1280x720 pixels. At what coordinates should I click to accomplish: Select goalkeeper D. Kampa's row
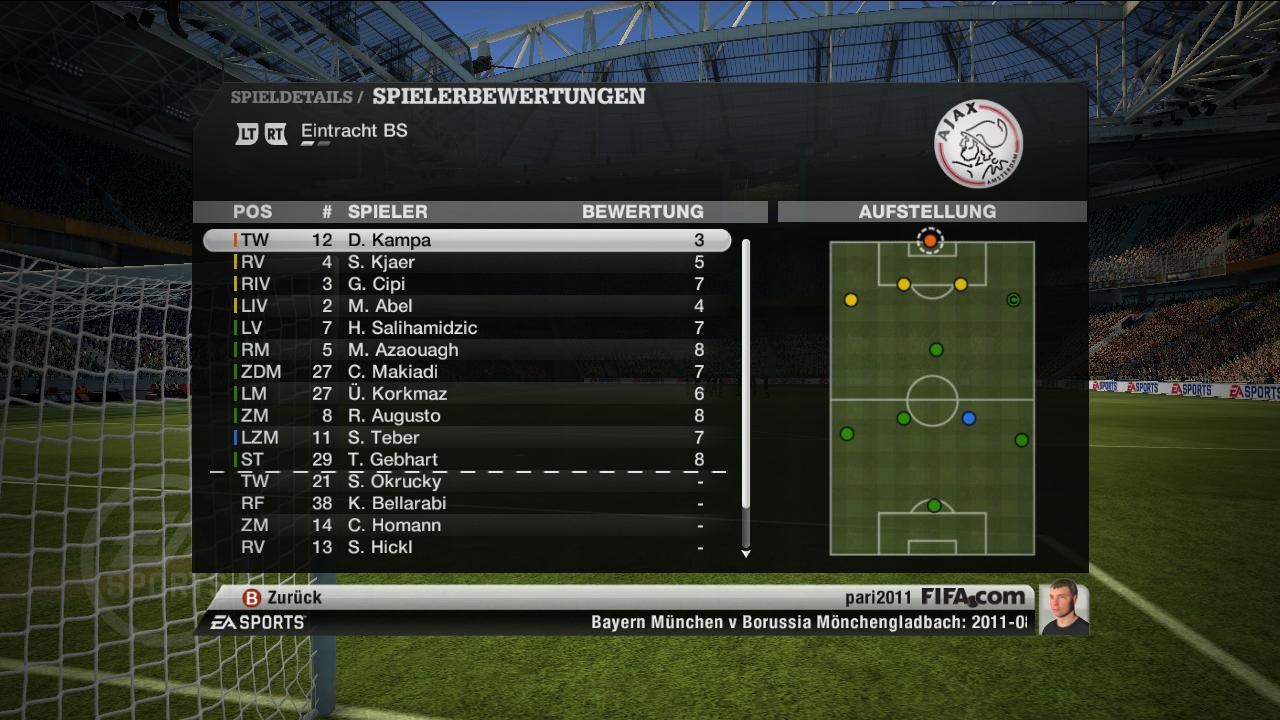[467, 240]
